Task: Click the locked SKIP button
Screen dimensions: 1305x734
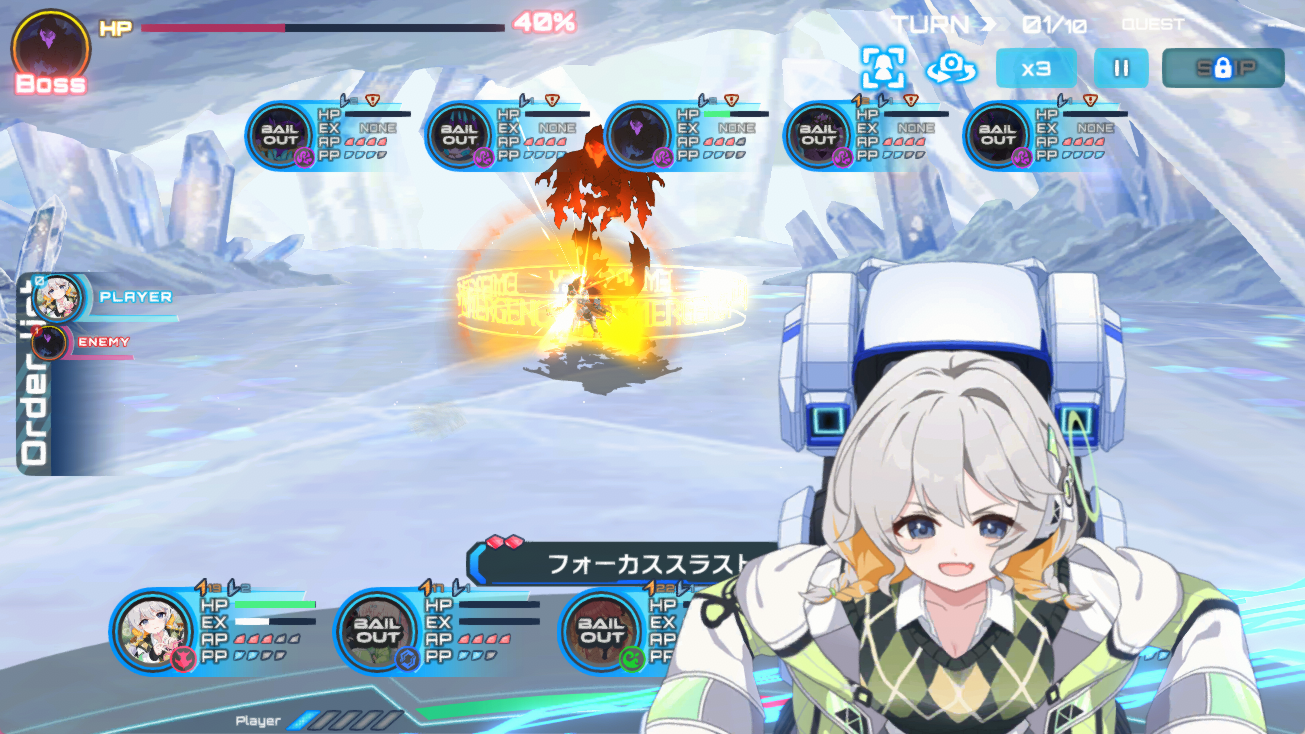Action: [x=1222, y=68]
